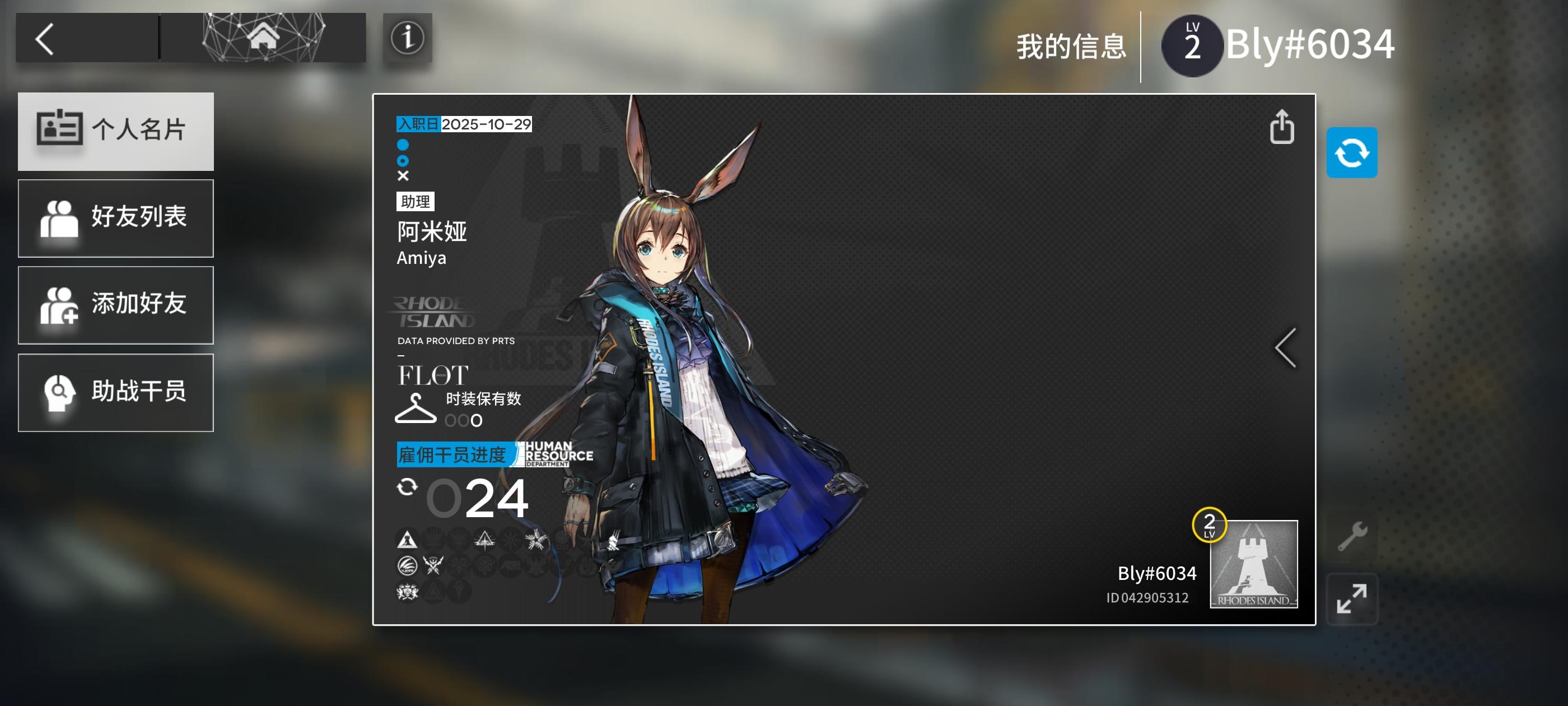
Task: Open the 好友列表 friends list
Action: coord(116,218)
